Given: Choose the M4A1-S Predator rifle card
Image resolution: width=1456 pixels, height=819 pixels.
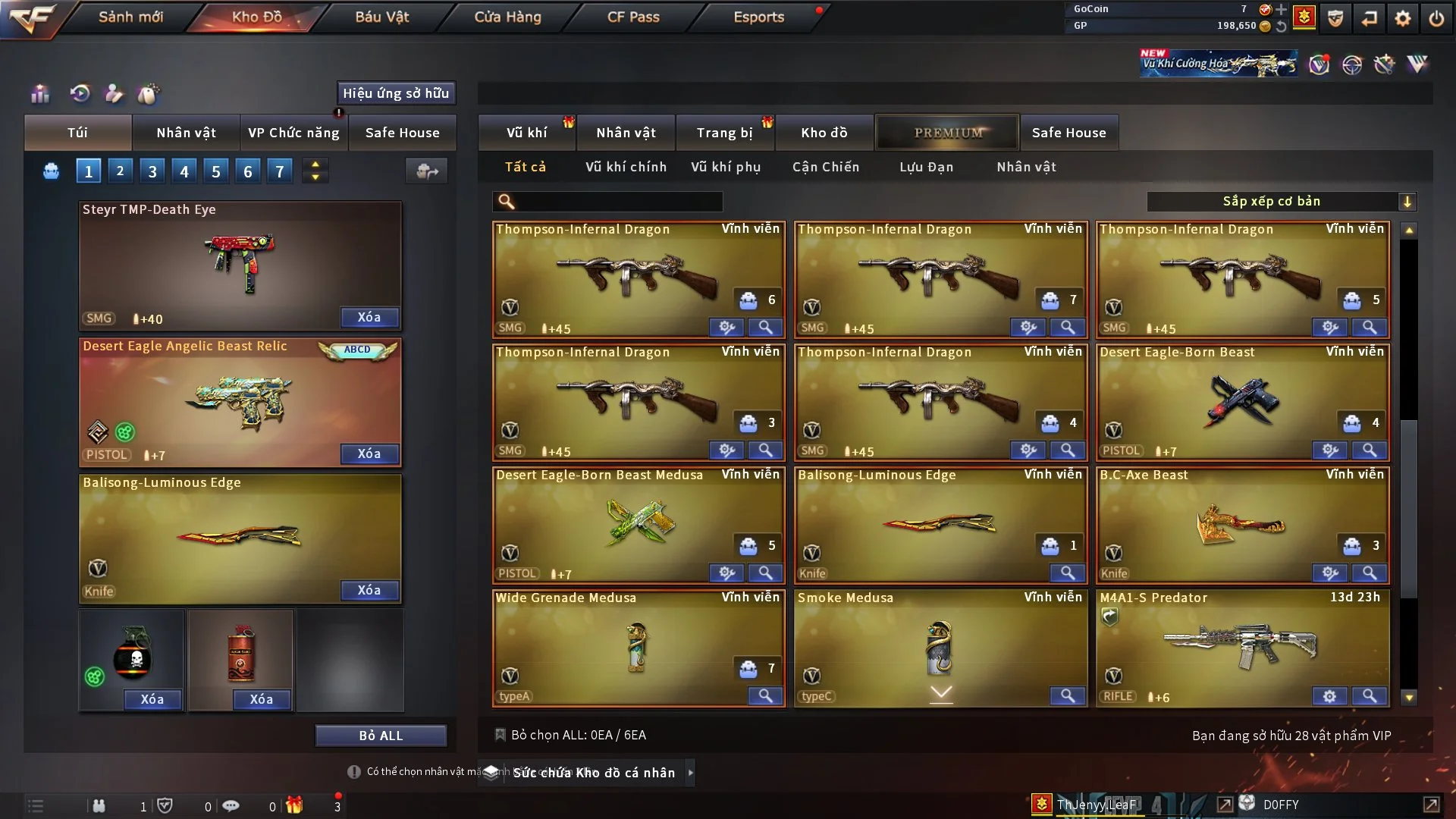Looking at the screenshot, I should point(1242,646).
